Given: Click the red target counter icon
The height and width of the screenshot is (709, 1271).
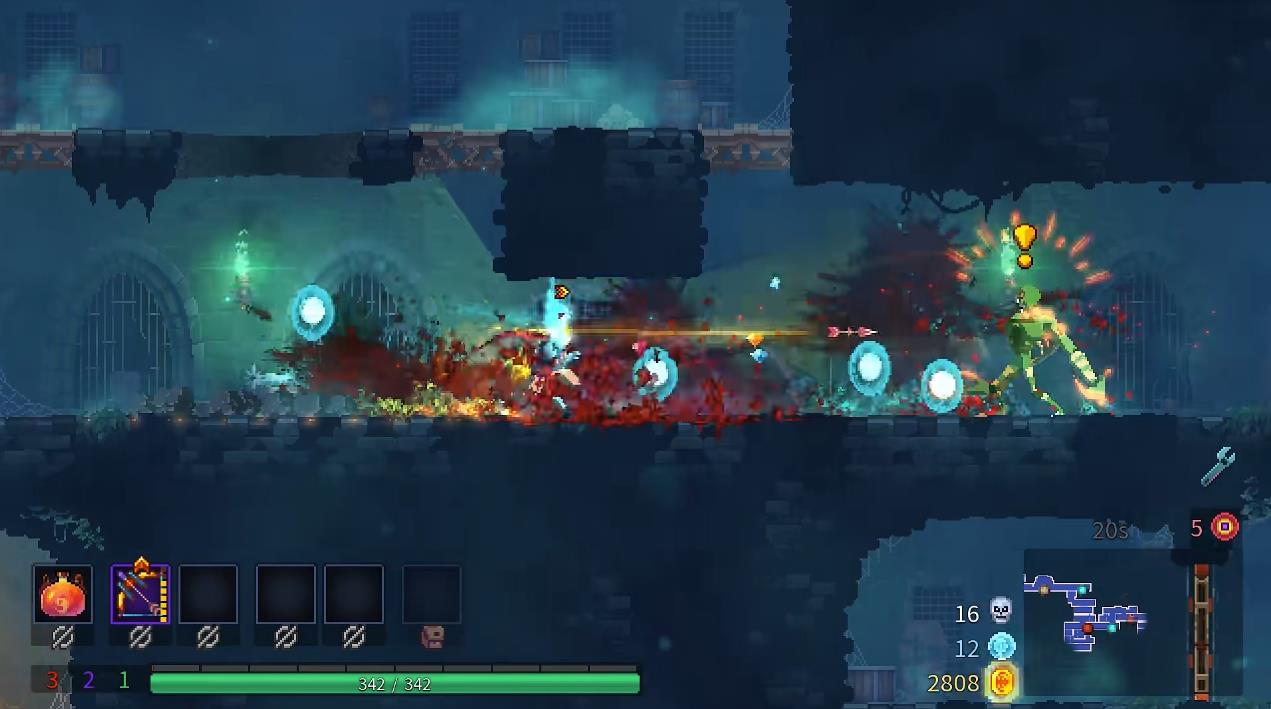Looking at the screenshot, I should [x=1225, y=527].
